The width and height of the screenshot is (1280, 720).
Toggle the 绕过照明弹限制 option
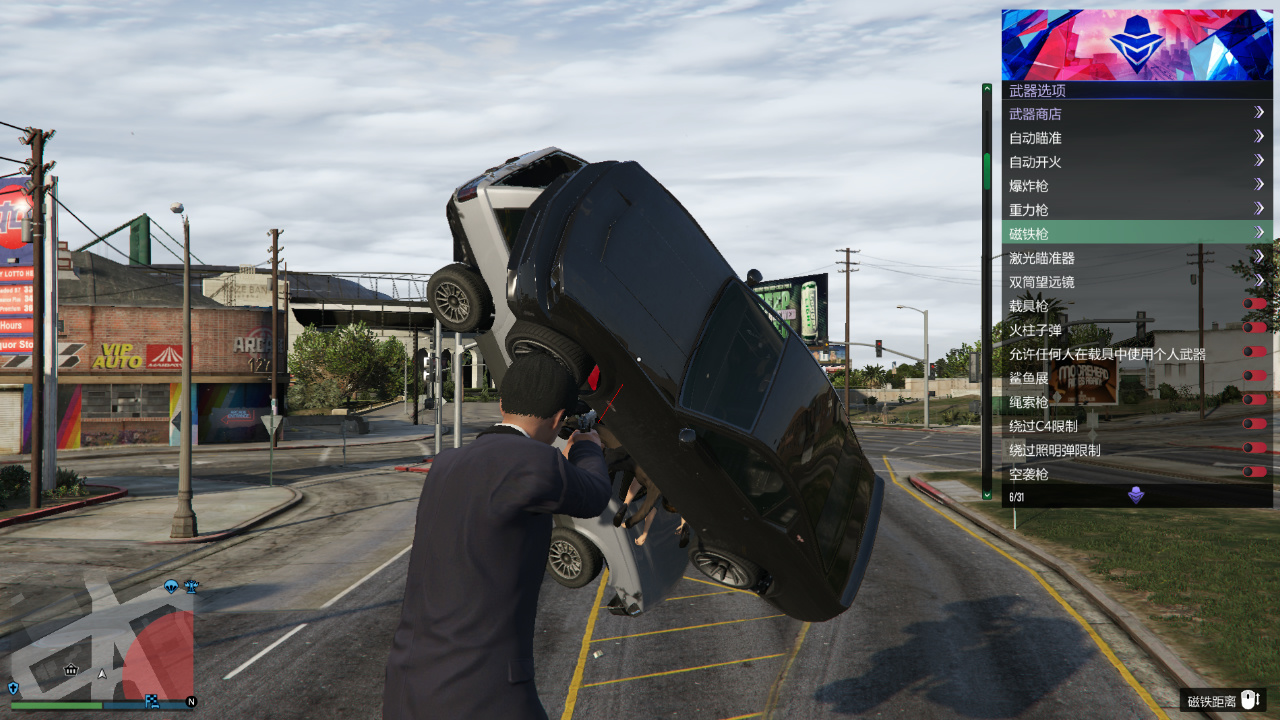[x=1254, y=448]
